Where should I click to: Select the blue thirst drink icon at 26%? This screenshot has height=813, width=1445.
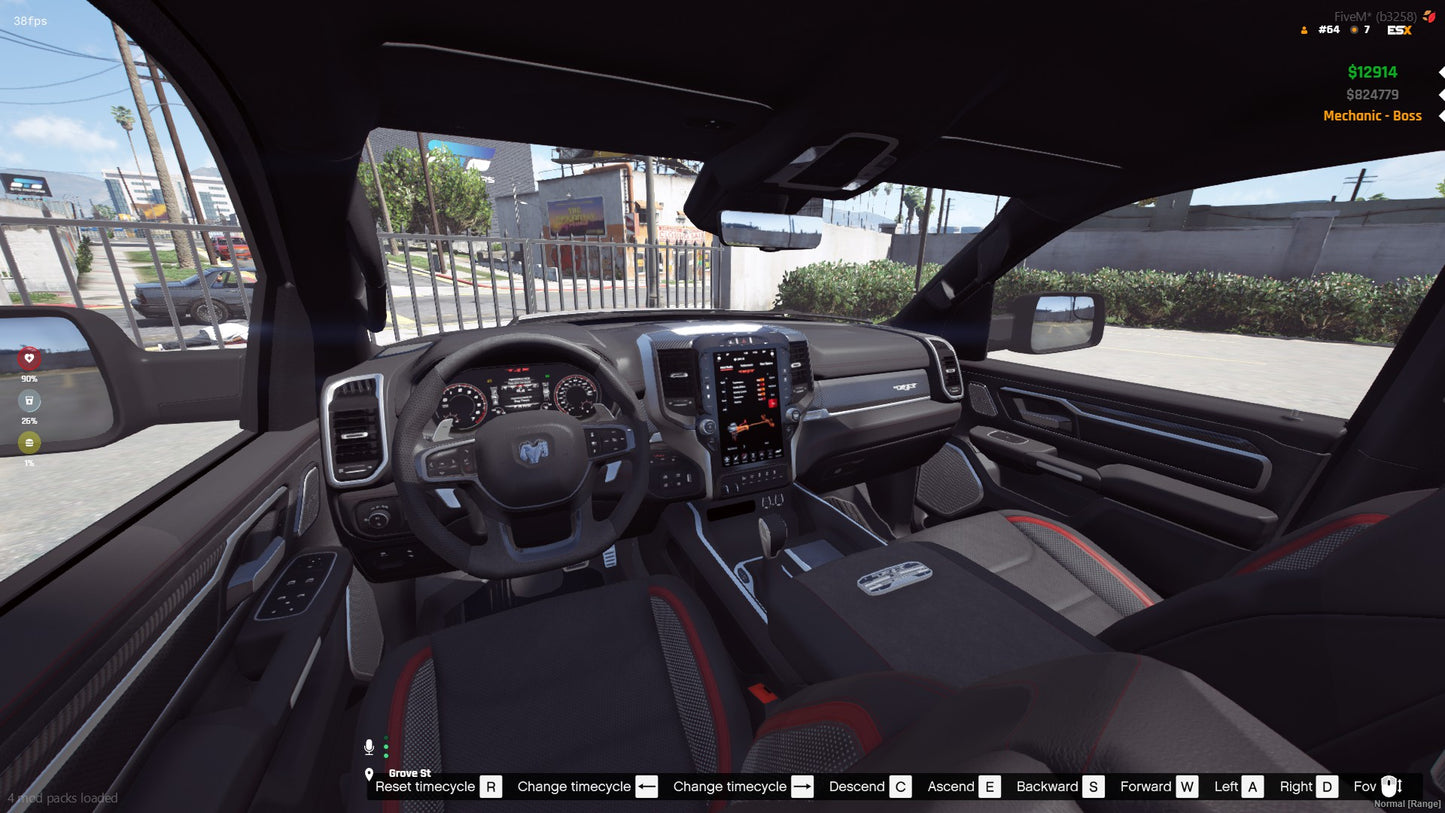[x=27, y=400]
